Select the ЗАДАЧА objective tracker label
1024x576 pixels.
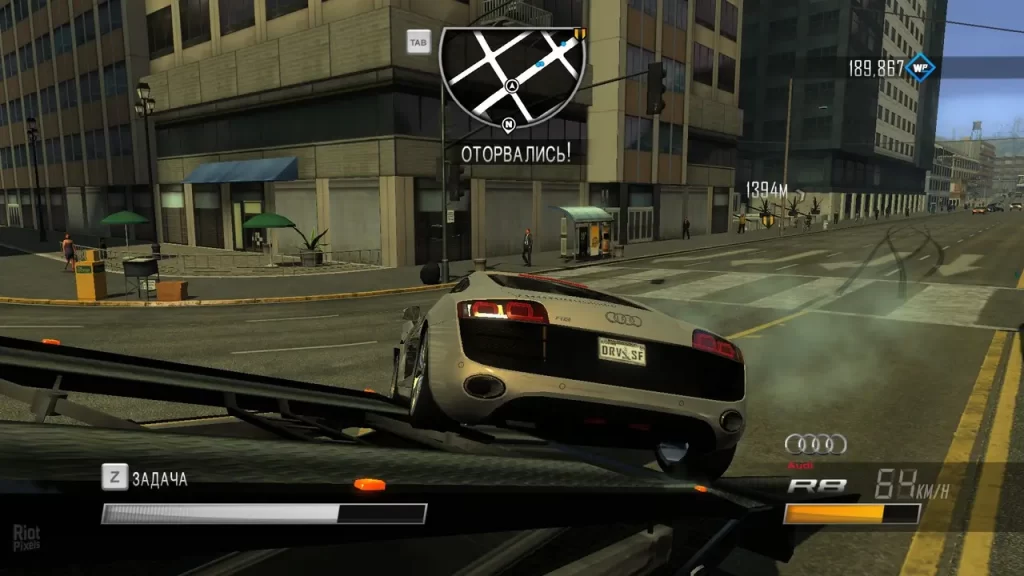(x=158, y=478)
